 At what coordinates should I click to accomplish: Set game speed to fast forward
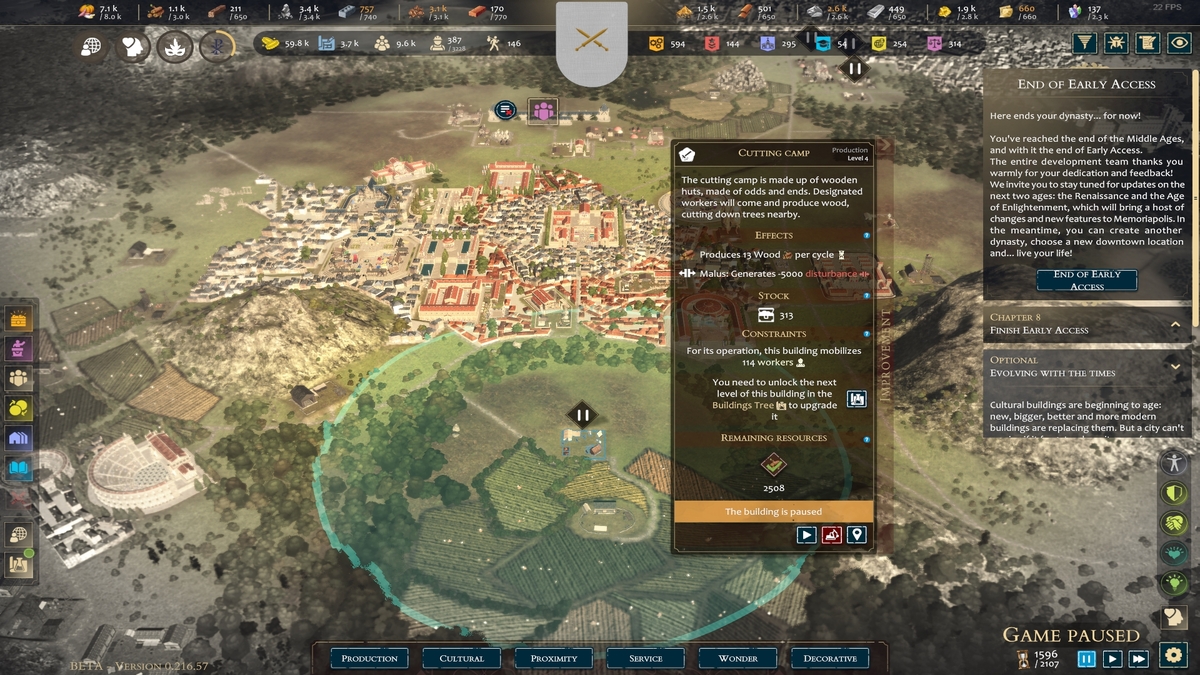coord(1138,658)
